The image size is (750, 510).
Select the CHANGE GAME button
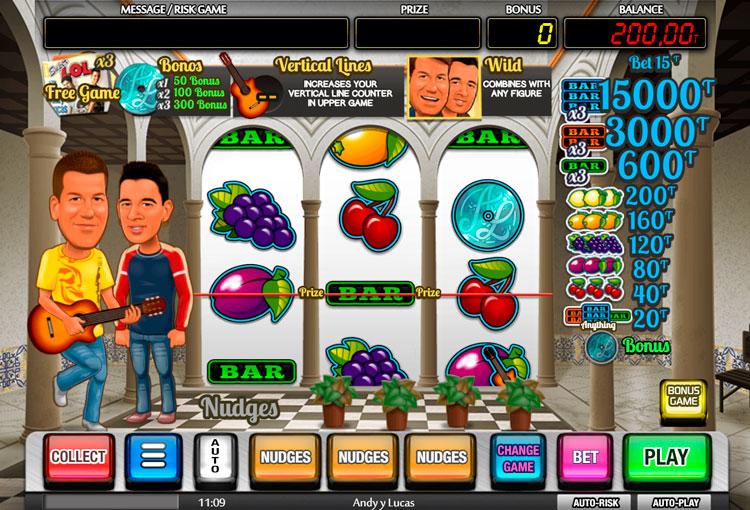tap(518, 459)
